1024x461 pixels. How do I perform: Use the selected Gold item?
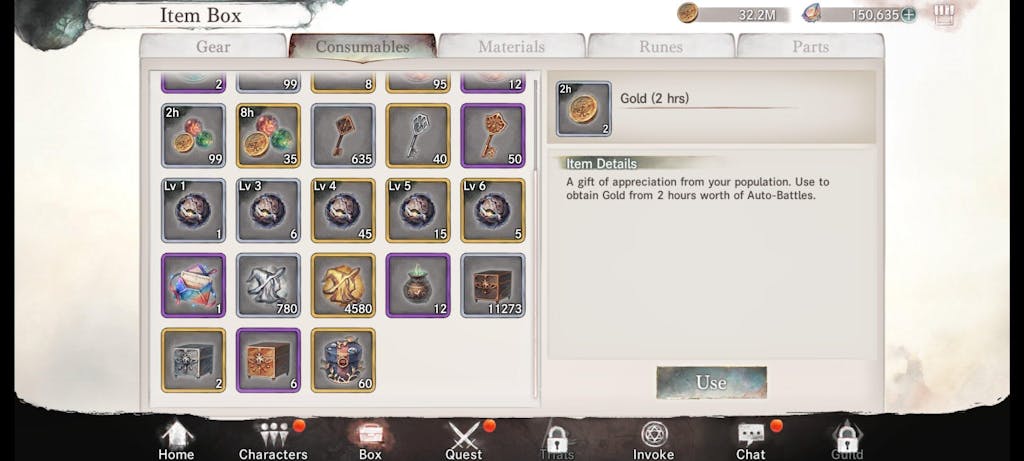pyautogui.click(x=711, y=382)
